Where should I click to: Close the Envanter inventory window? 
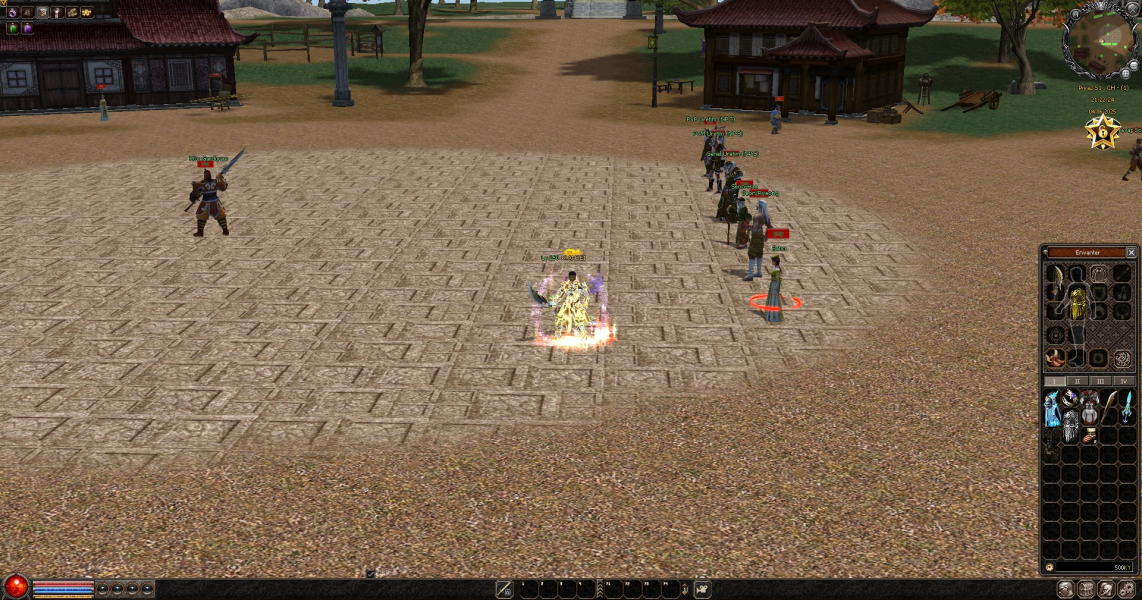[x=1131, y=252]
